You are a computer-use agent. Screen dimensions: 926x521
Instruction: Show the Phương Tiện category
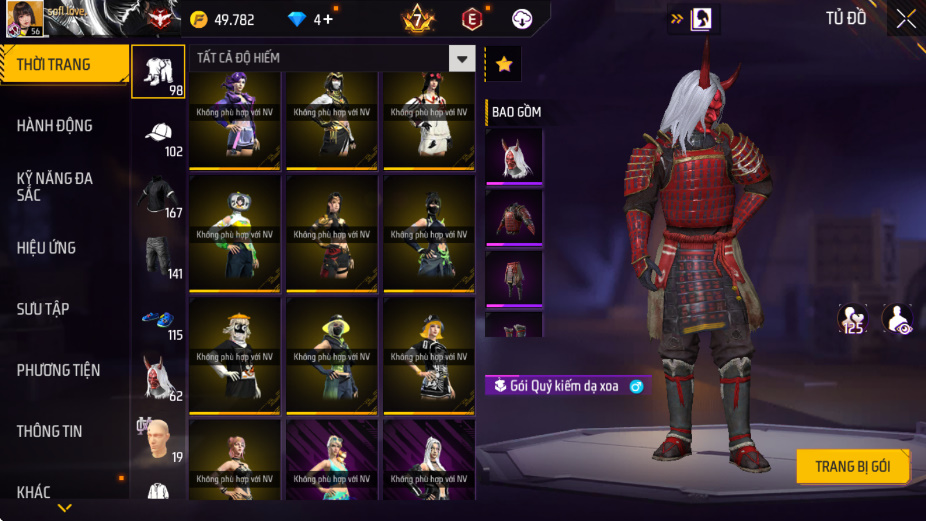tap(64, 370)
